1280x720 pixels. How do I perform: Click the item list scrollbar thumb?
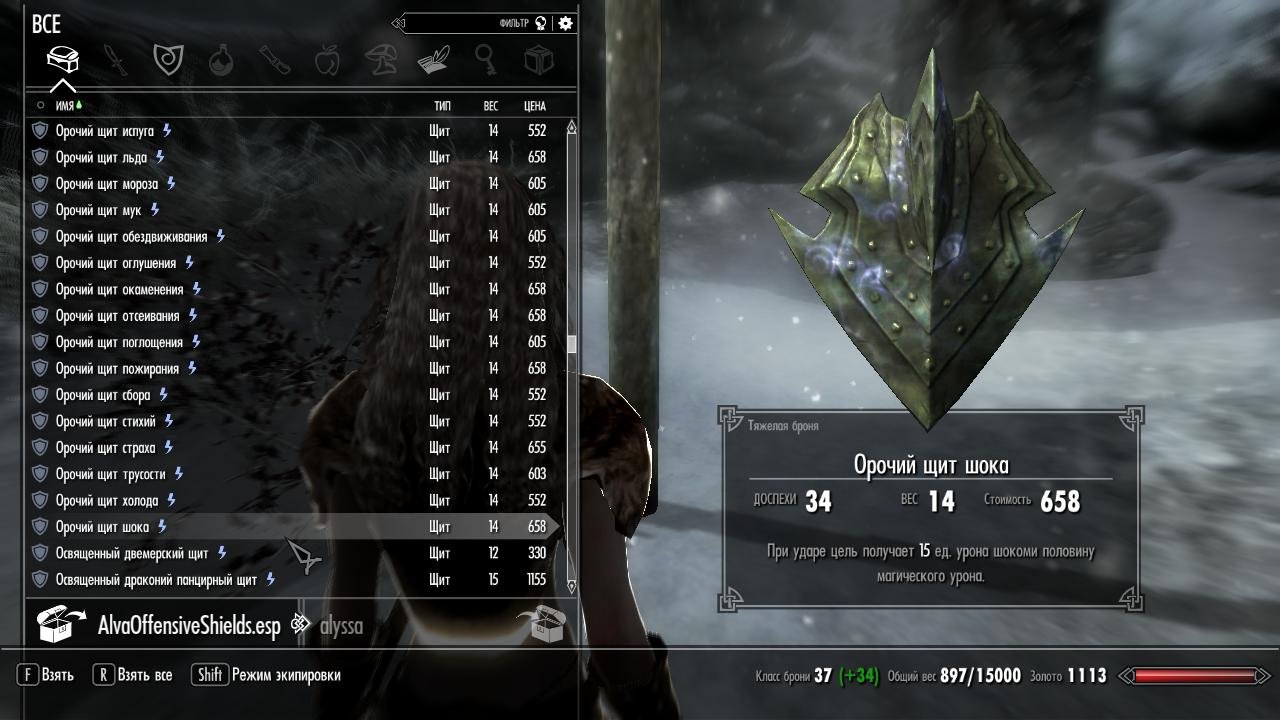pos(571,340)
